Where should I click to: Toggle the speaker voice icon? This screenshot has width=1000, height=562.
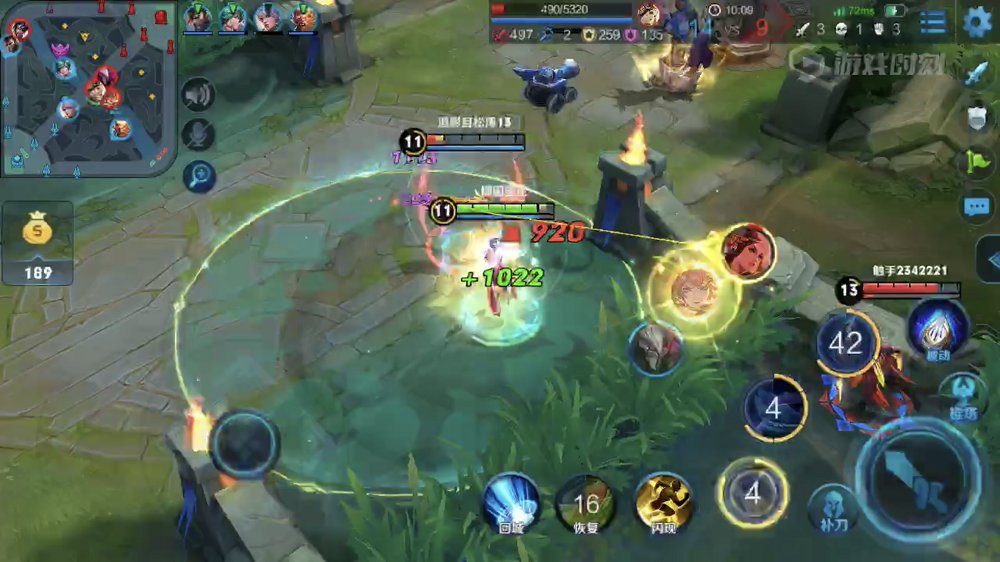199,94
